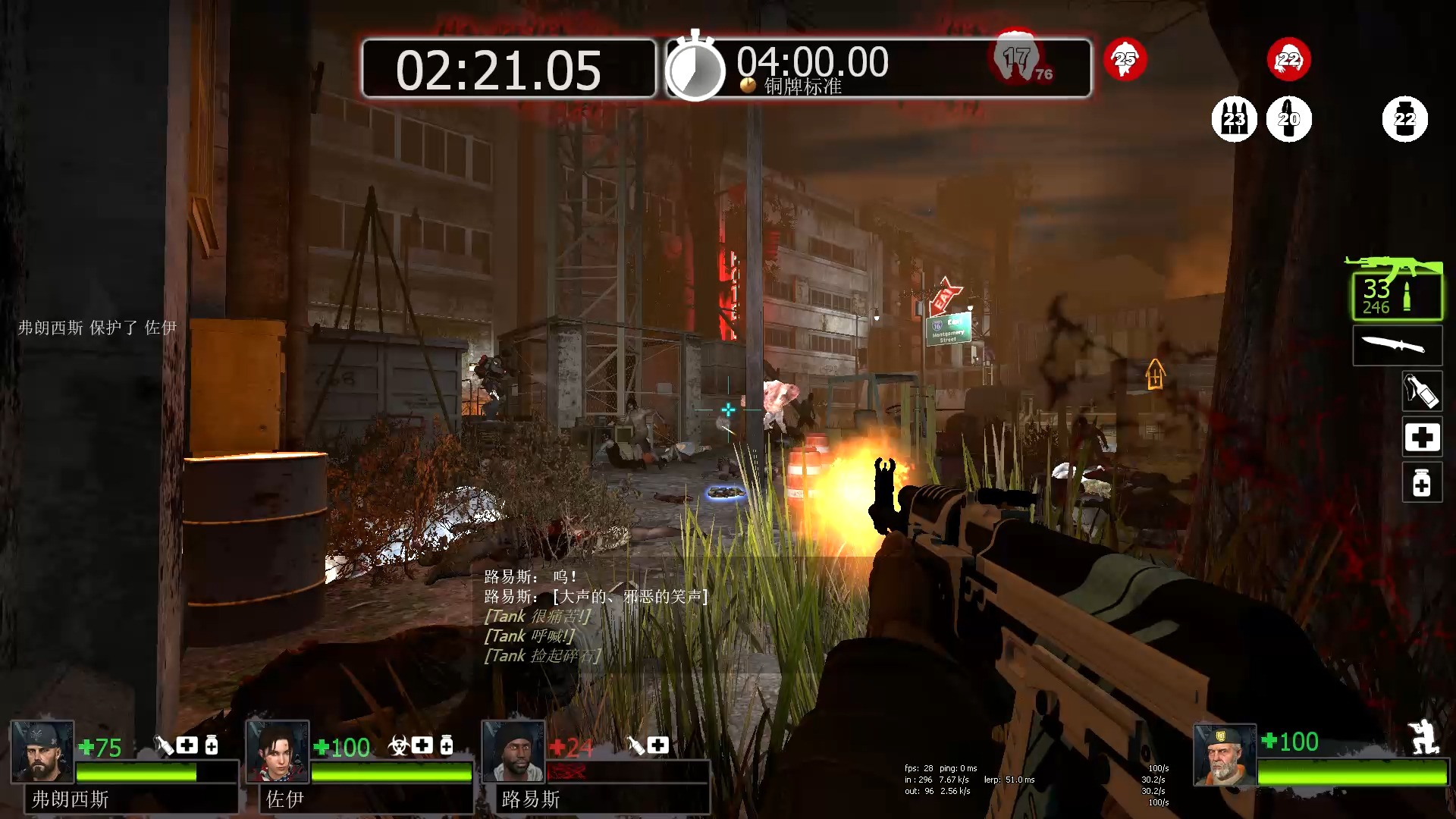Click the red infected icon showing 25
The image size is (1456, 819).
[1125, 59]
